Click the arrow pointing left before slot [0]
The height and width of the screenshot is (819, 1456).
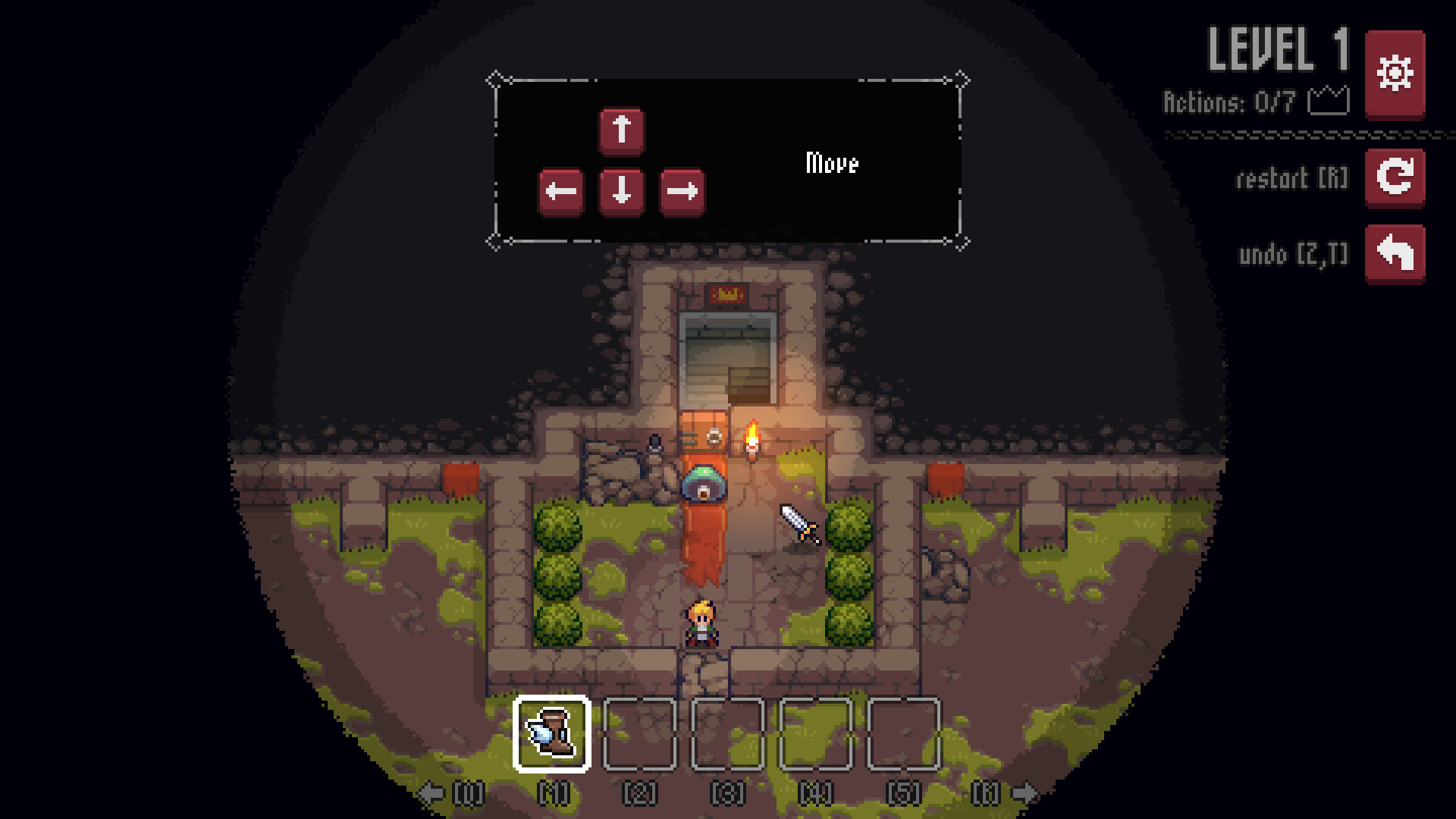tap(429, 792)
